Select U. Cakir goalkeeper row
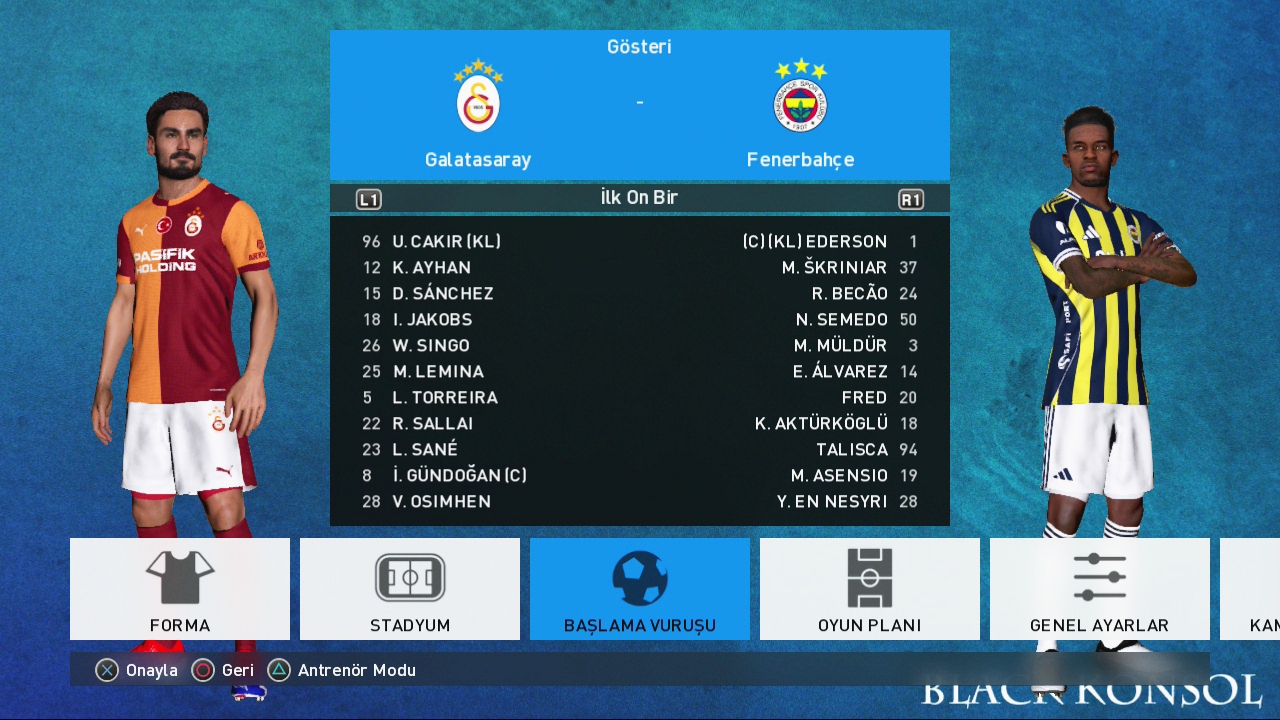Viewport: 1280px width, 720px height. click(446, 241)
